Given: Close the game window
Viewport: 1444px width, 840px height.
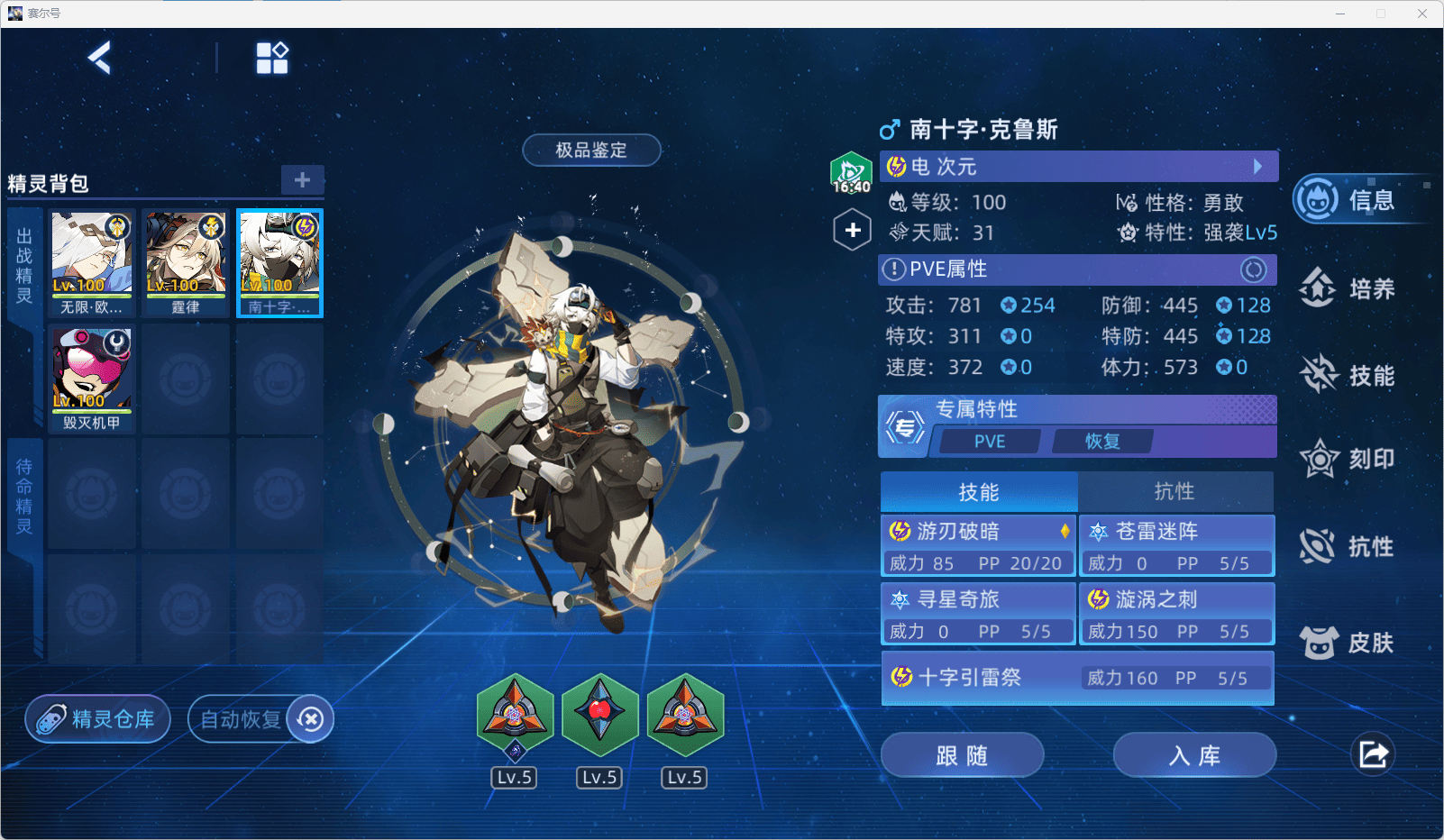Looking at the screenshot, I should 1421,14.
